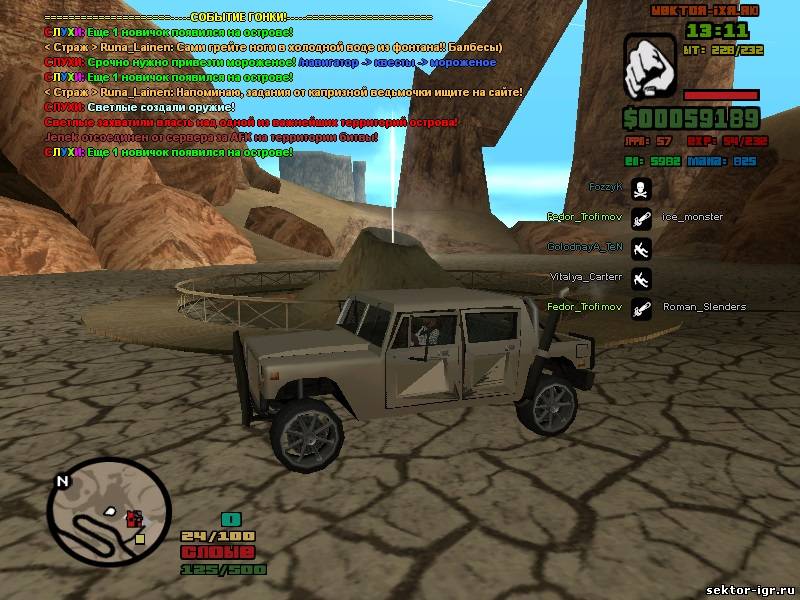Click the Runa_Lainen fountain chat message
Screen dimensions: 800x600
tap(272, 47)
